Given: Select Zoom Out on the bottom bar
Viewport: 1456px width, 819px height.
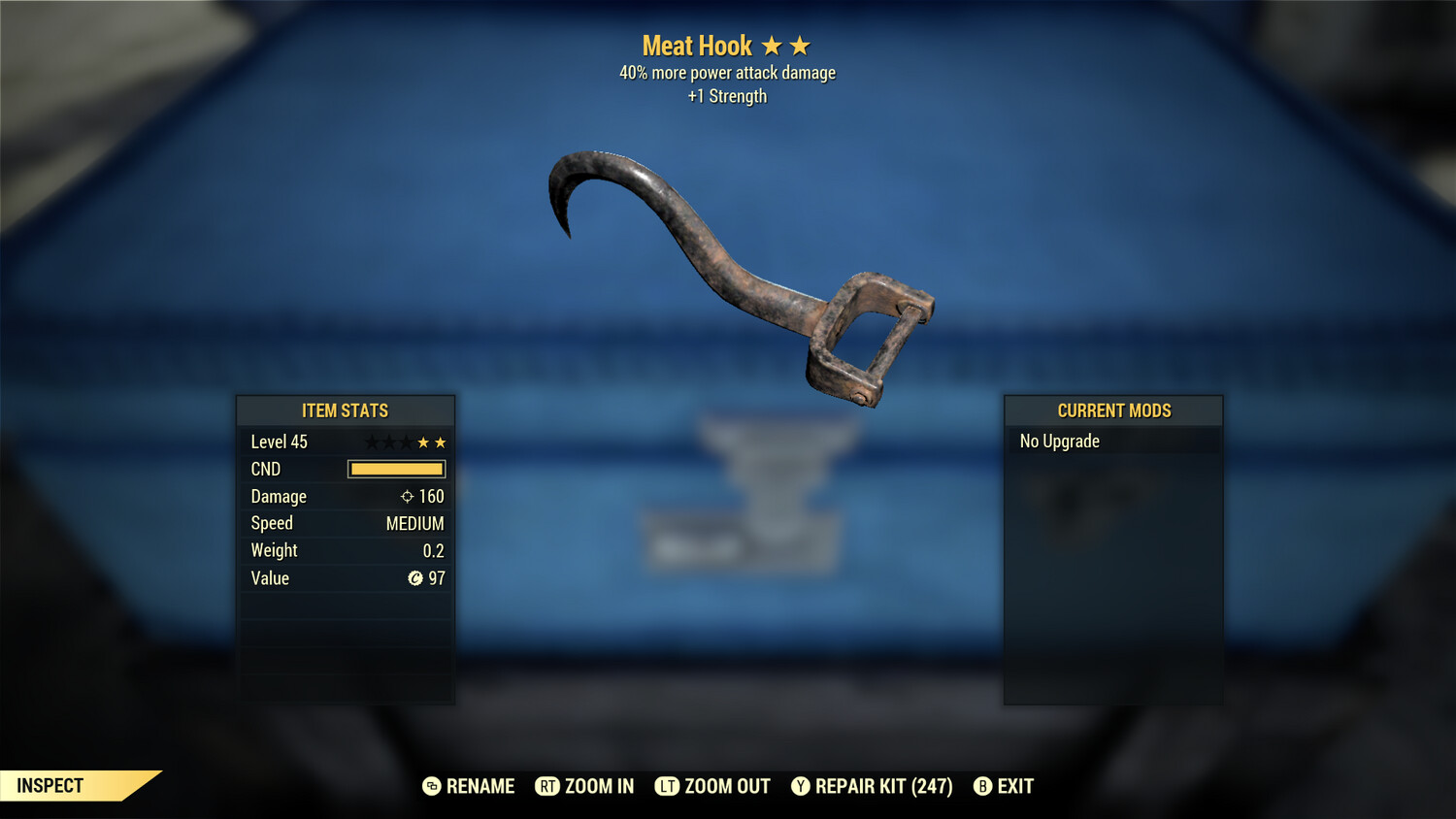Looking at the screenshot, I should pyautogui.click(x=713, y=786).
